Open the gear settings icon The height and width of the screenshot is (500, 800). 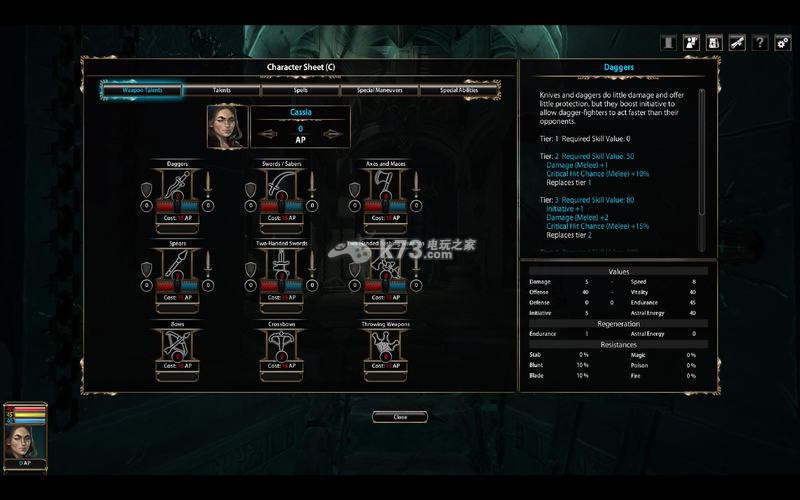(783, 43)
